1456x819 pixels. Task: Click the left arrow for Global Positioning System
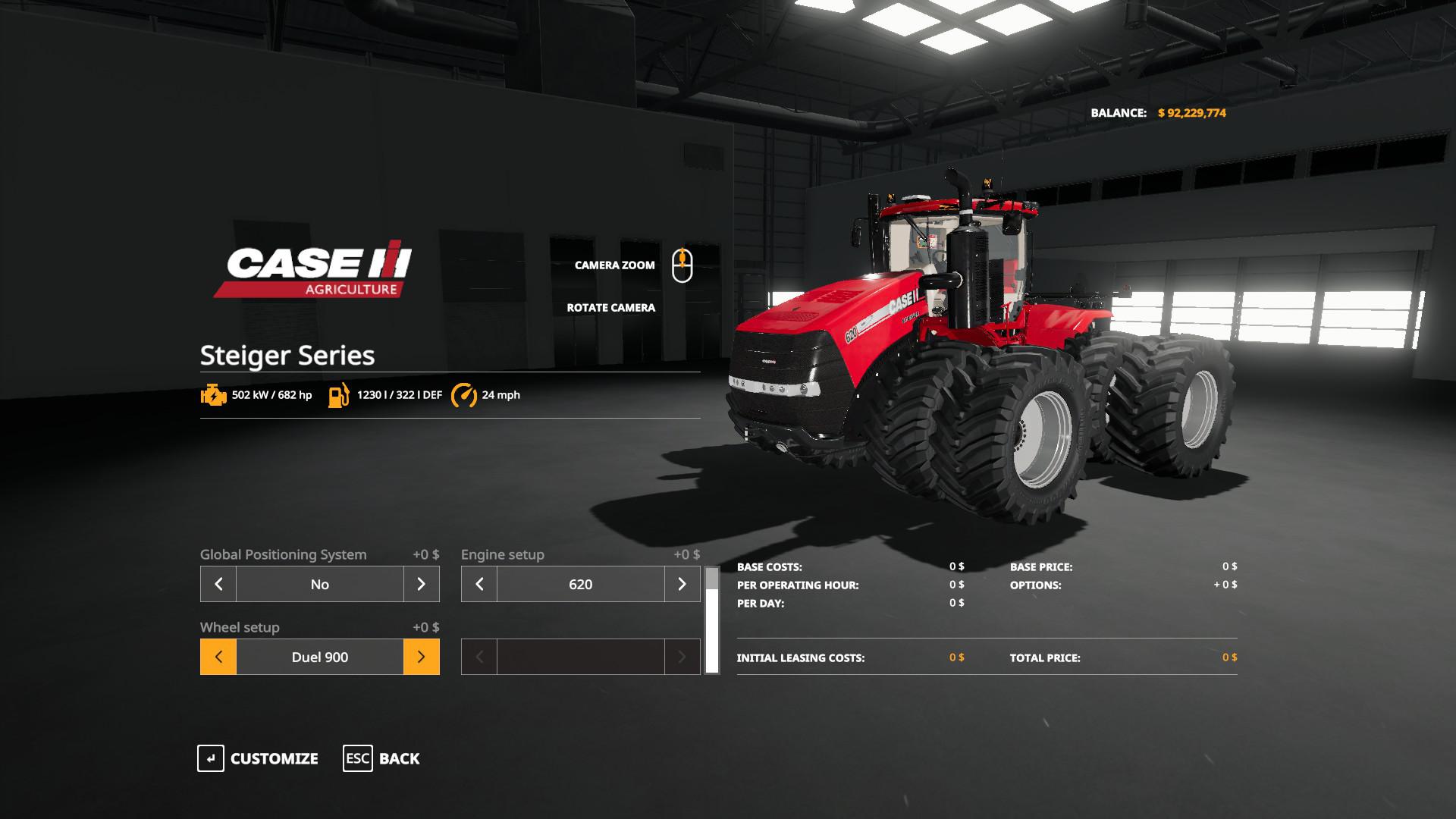click(218, 584)
